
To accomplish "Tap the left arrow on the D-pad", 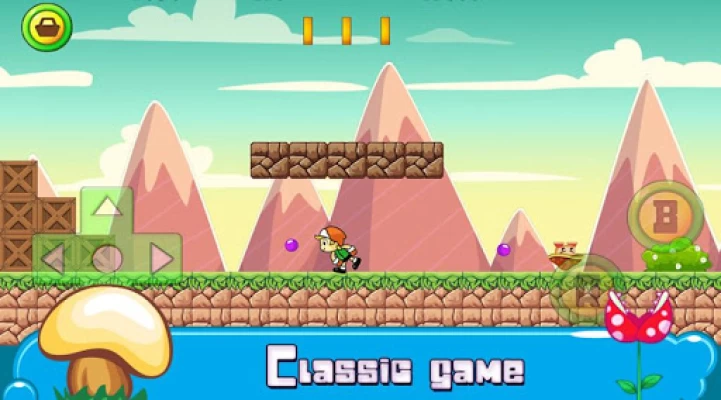I will pos(53,258).
